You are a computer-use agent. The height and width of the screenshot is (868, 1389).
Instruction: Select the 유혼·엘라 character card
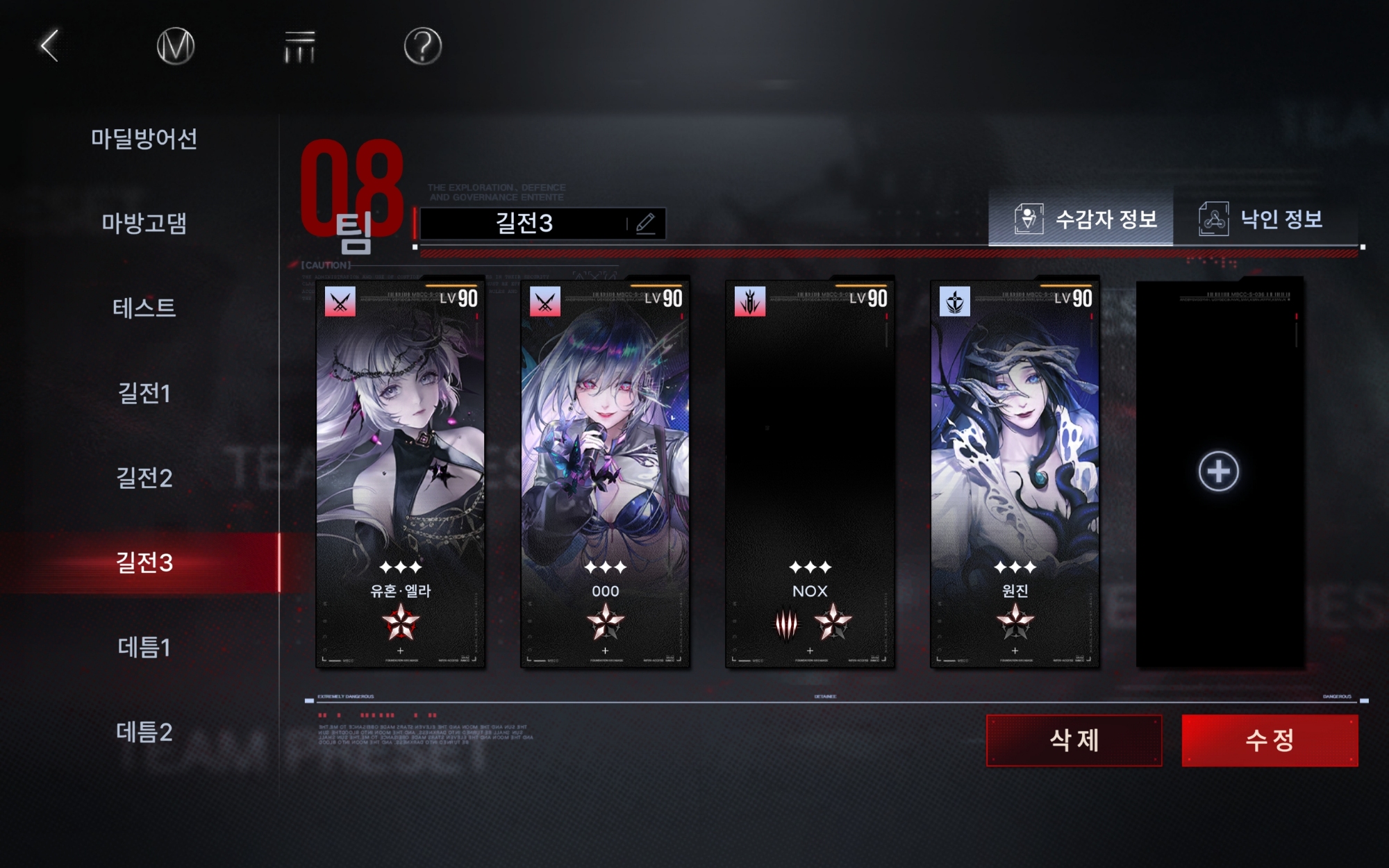[x=400, y=472]
